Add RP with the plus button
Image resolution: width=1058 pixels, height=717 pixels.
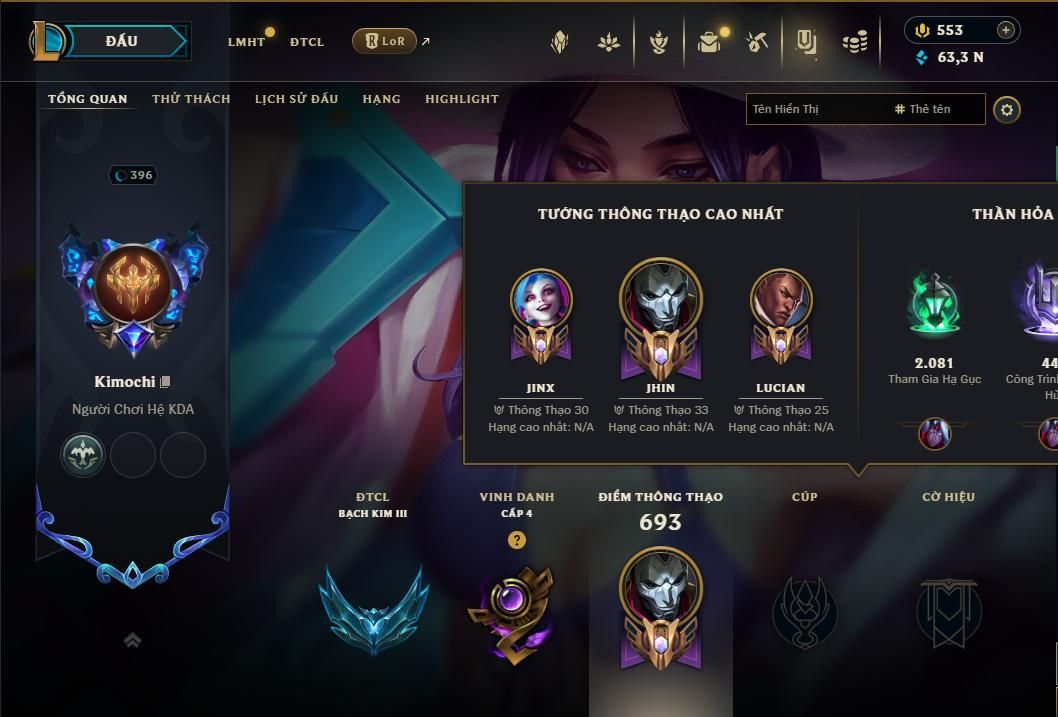coord(1005,30)
